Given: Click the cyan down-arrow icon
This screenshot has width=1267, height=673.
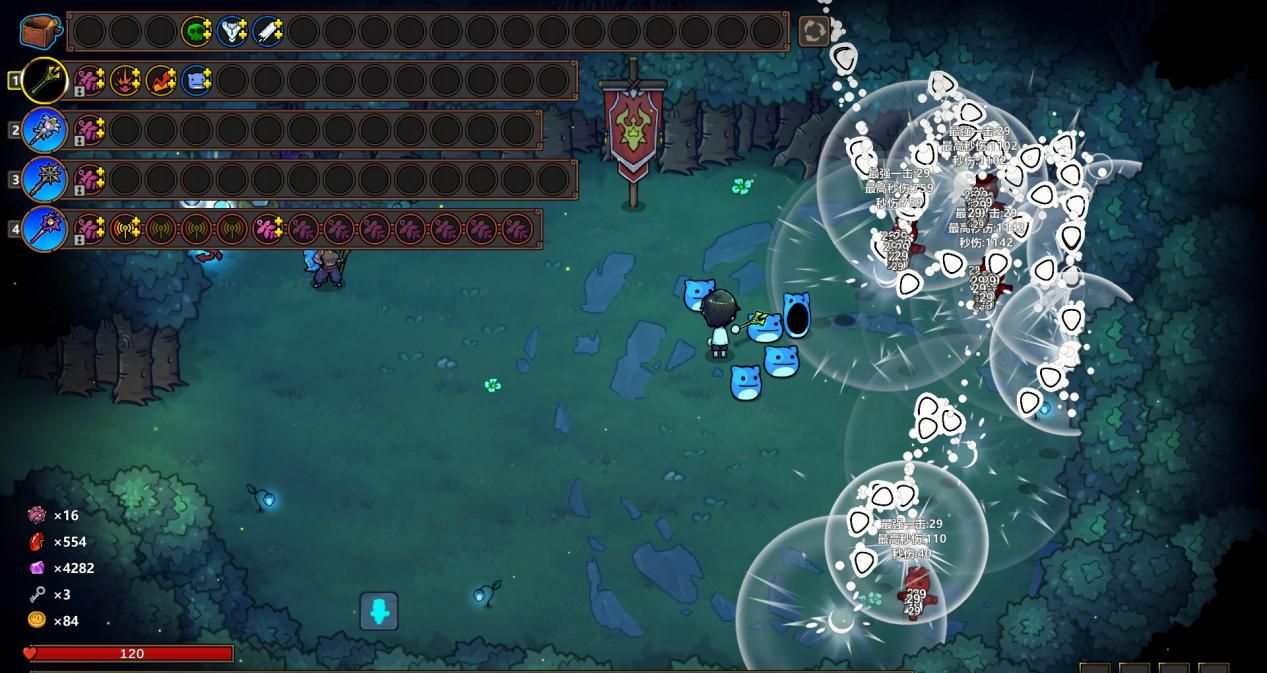Looking at the screenshot, I should click(379, 611).
